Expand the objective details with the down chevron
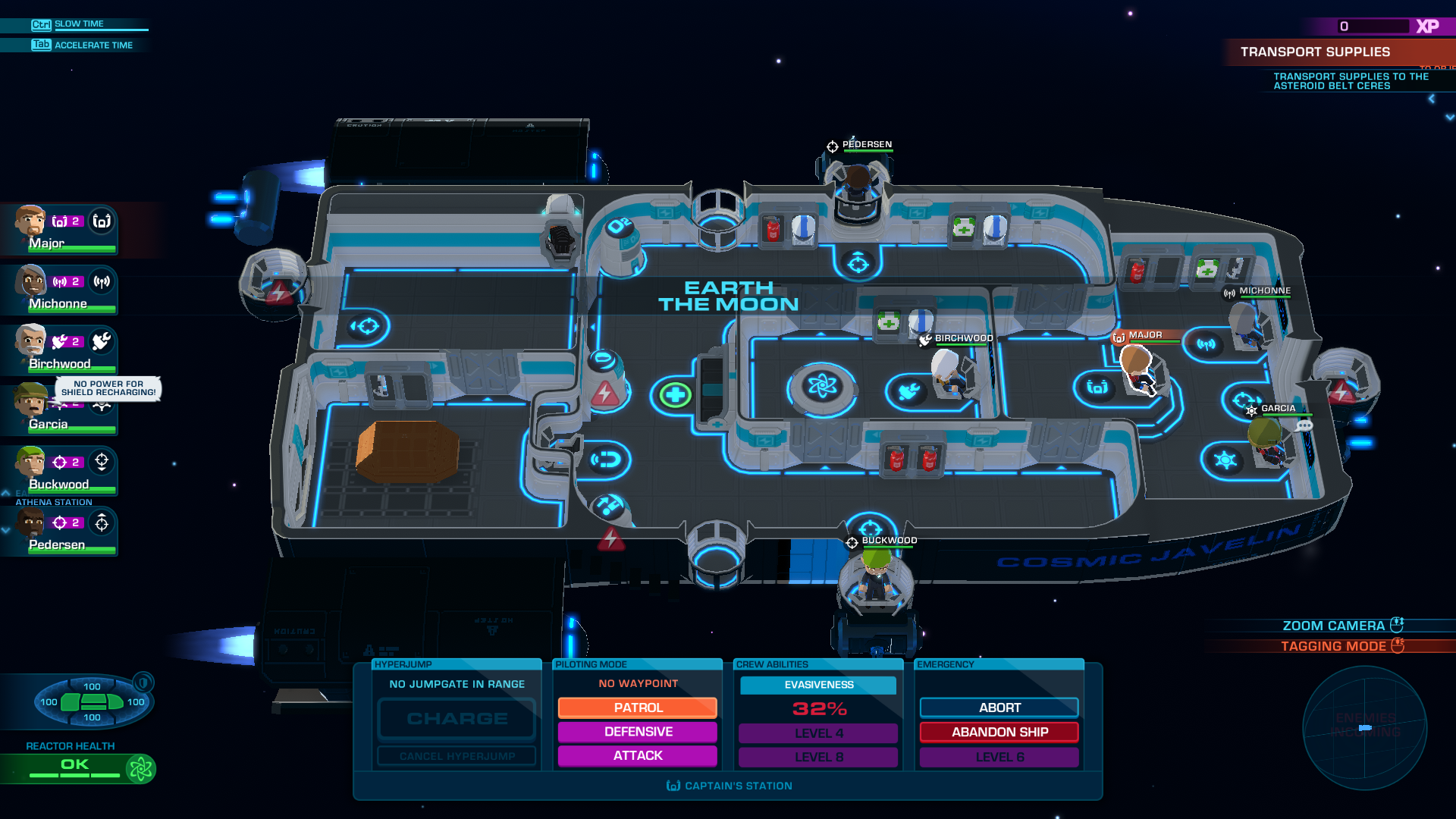The image size is (1456, 819). click(x=1450, y=118)
